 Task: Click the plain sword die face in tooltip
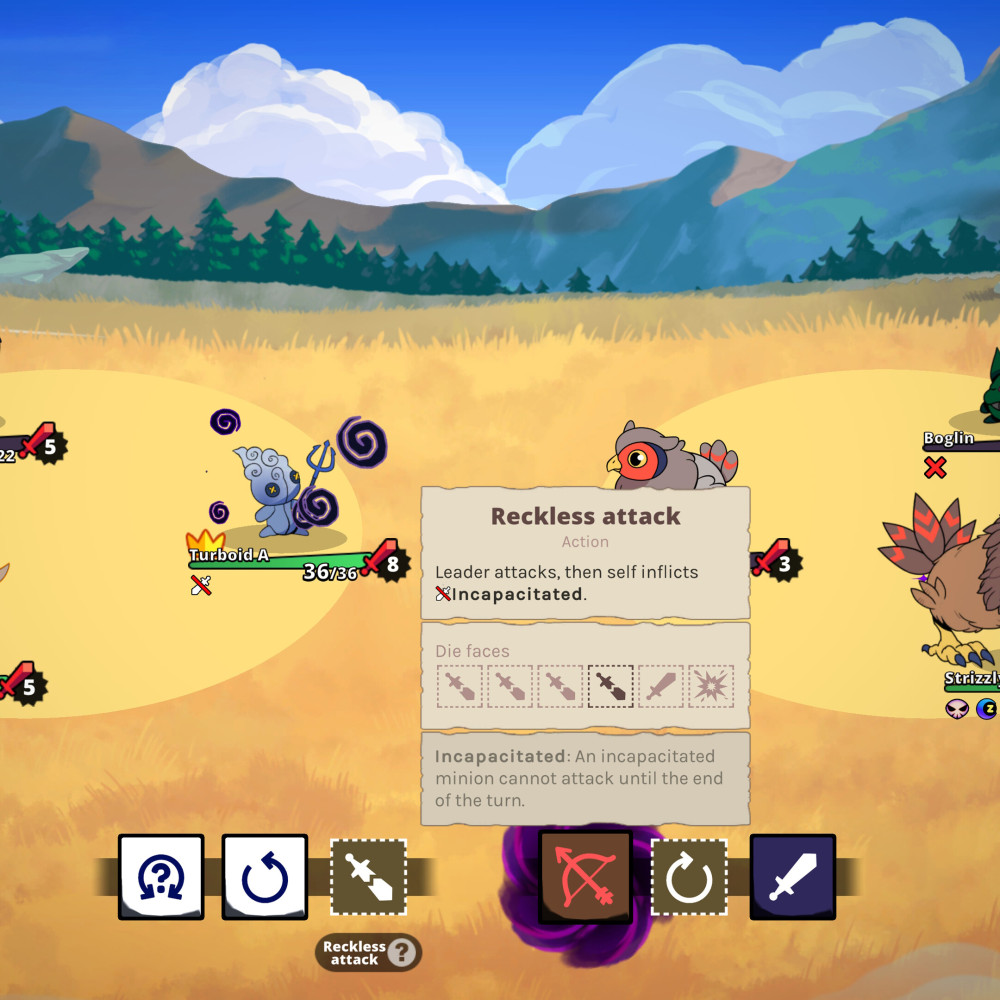pos(661,687)
